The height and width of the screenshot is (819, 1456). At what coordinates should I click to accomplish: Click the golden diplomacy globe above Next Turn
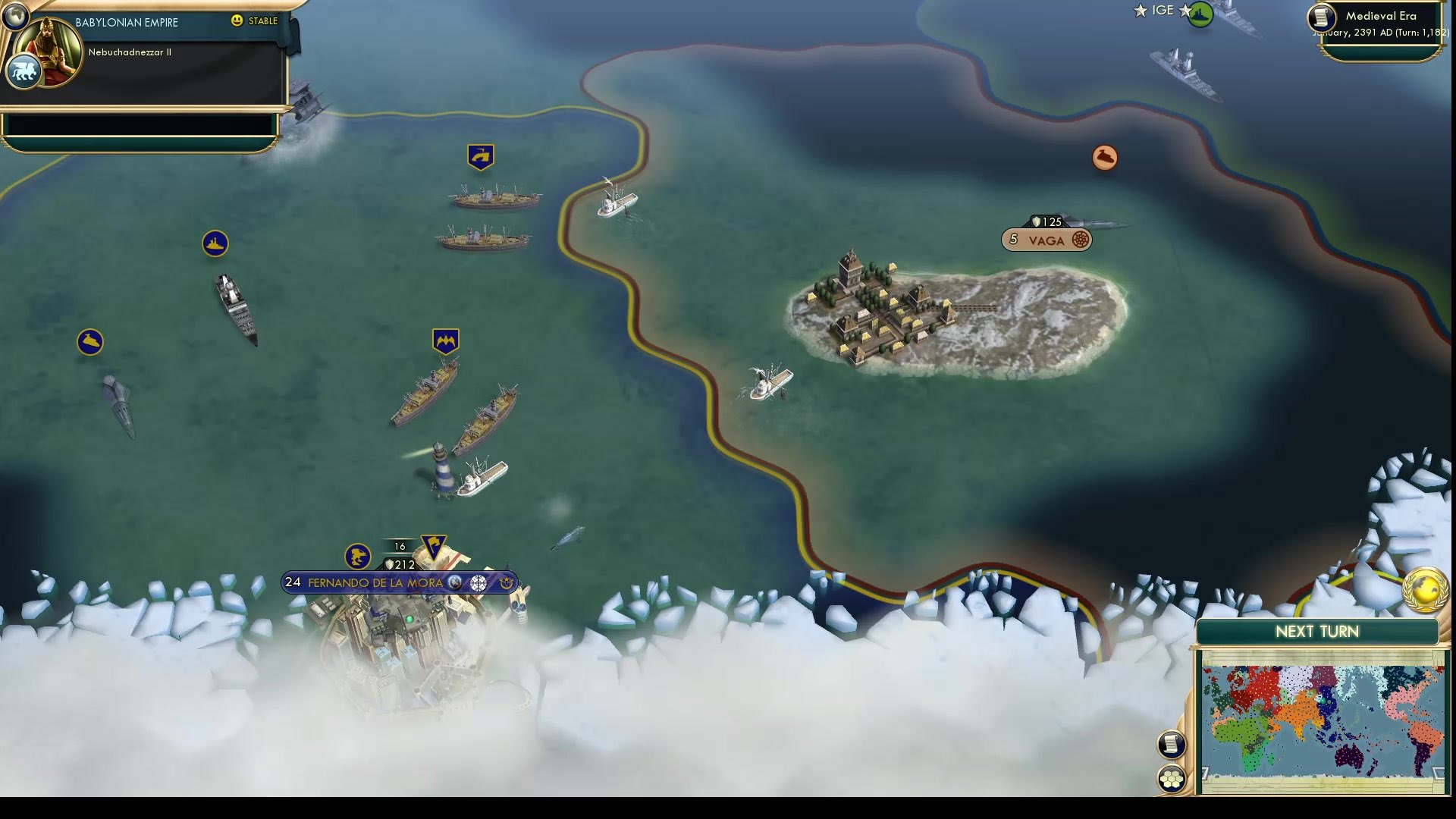click(x=1424, y=589)
